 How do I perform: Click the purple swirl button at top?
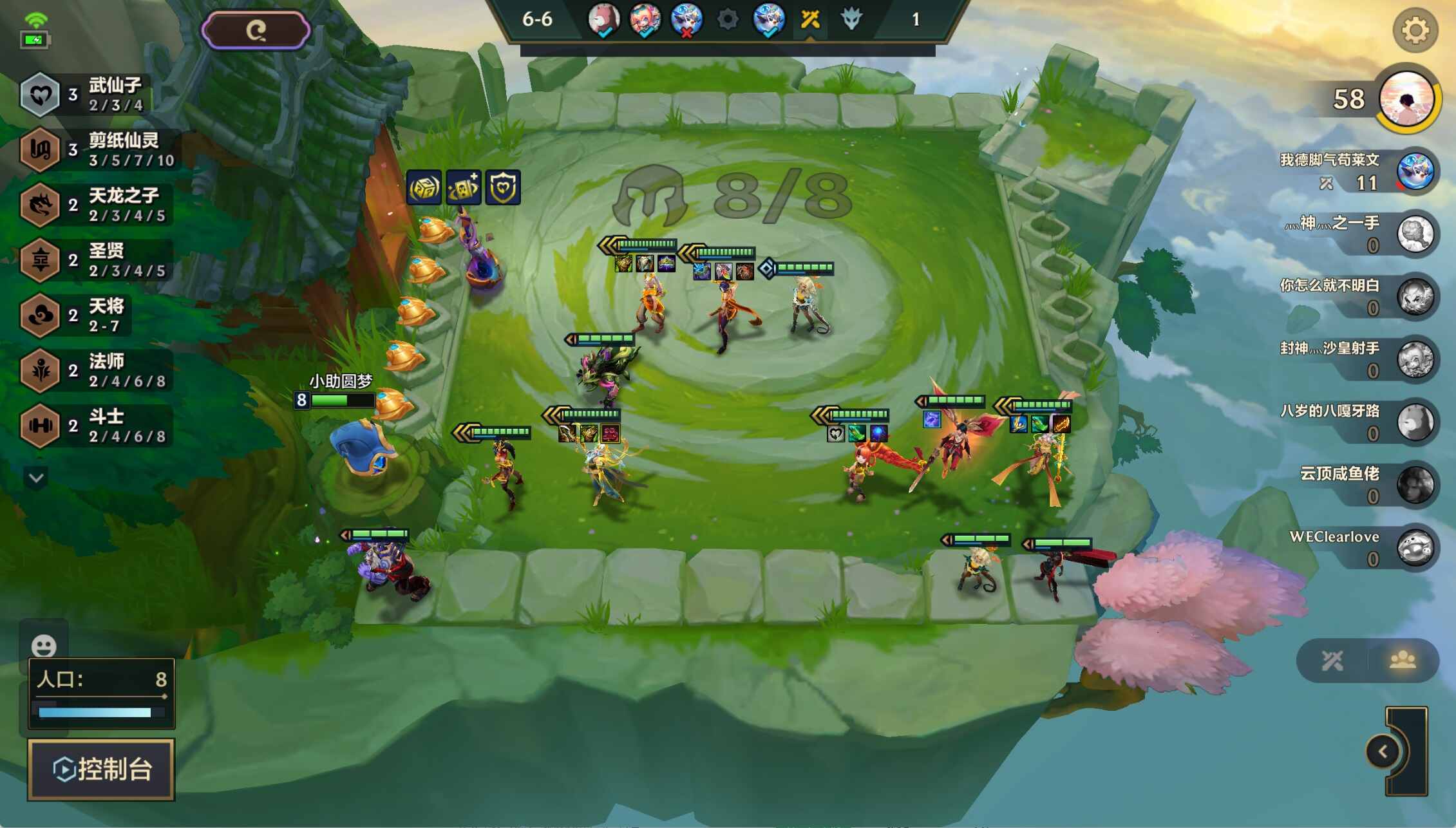click(x=256, y=30)
